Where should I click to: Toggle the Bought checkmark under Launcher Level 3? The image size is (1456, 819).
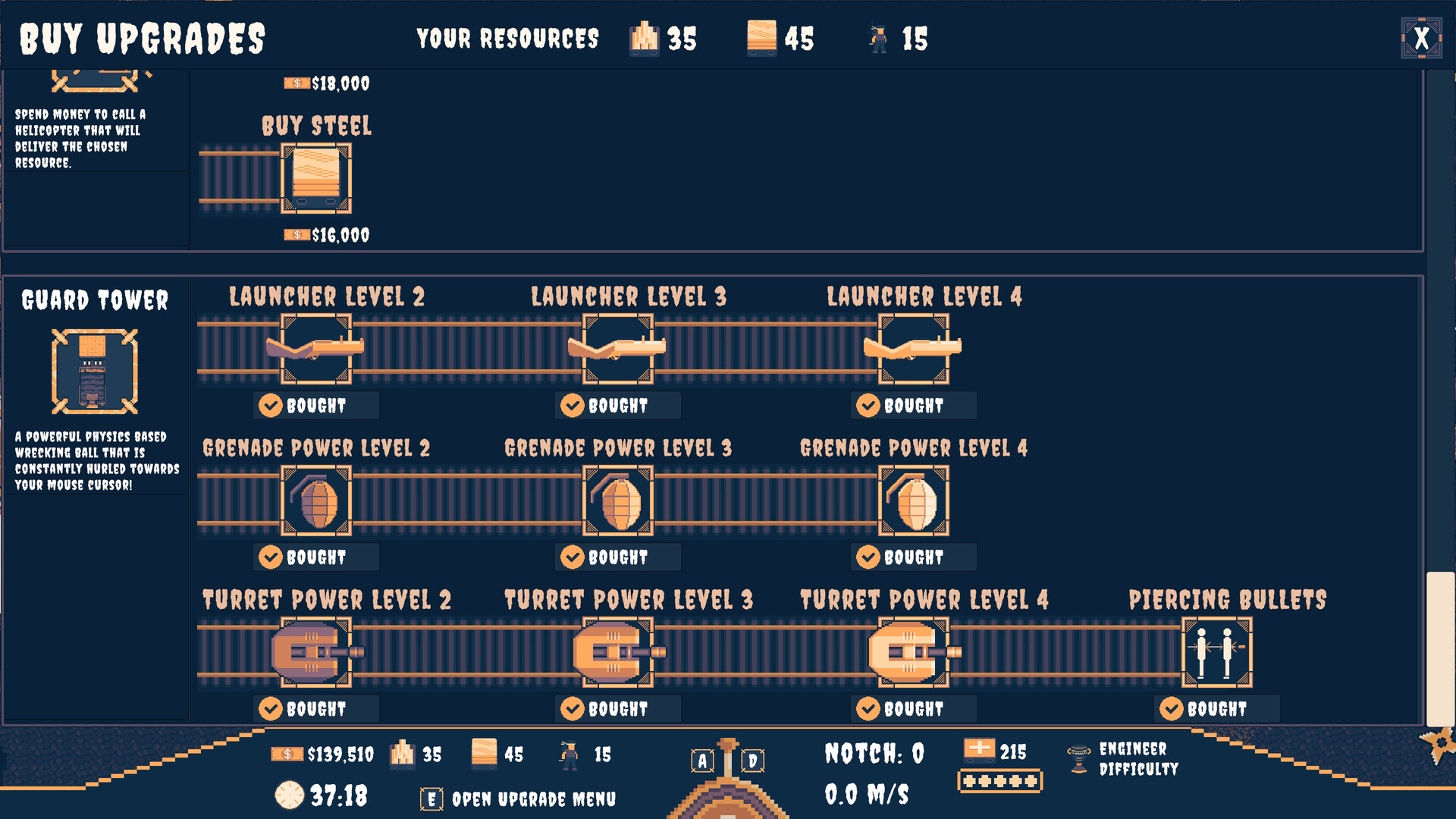617,405
